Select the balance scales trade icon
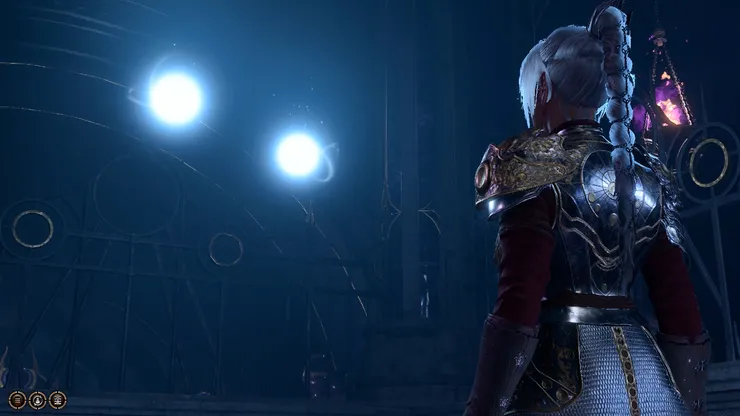 pyautogui.click(x=58, y=400)
